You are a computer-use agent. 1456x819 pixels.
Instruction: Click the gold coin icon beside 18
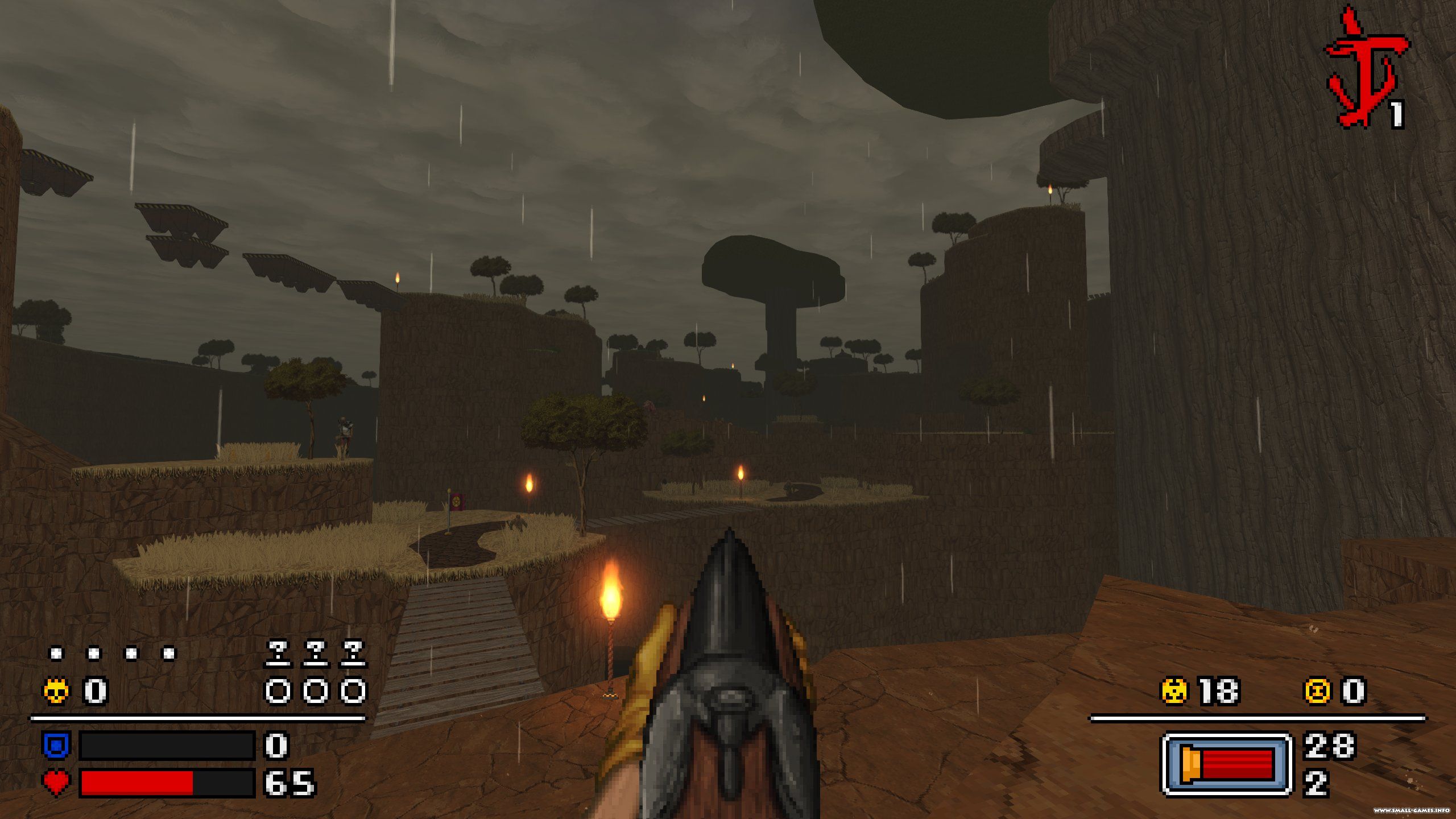click(1175, 692)
